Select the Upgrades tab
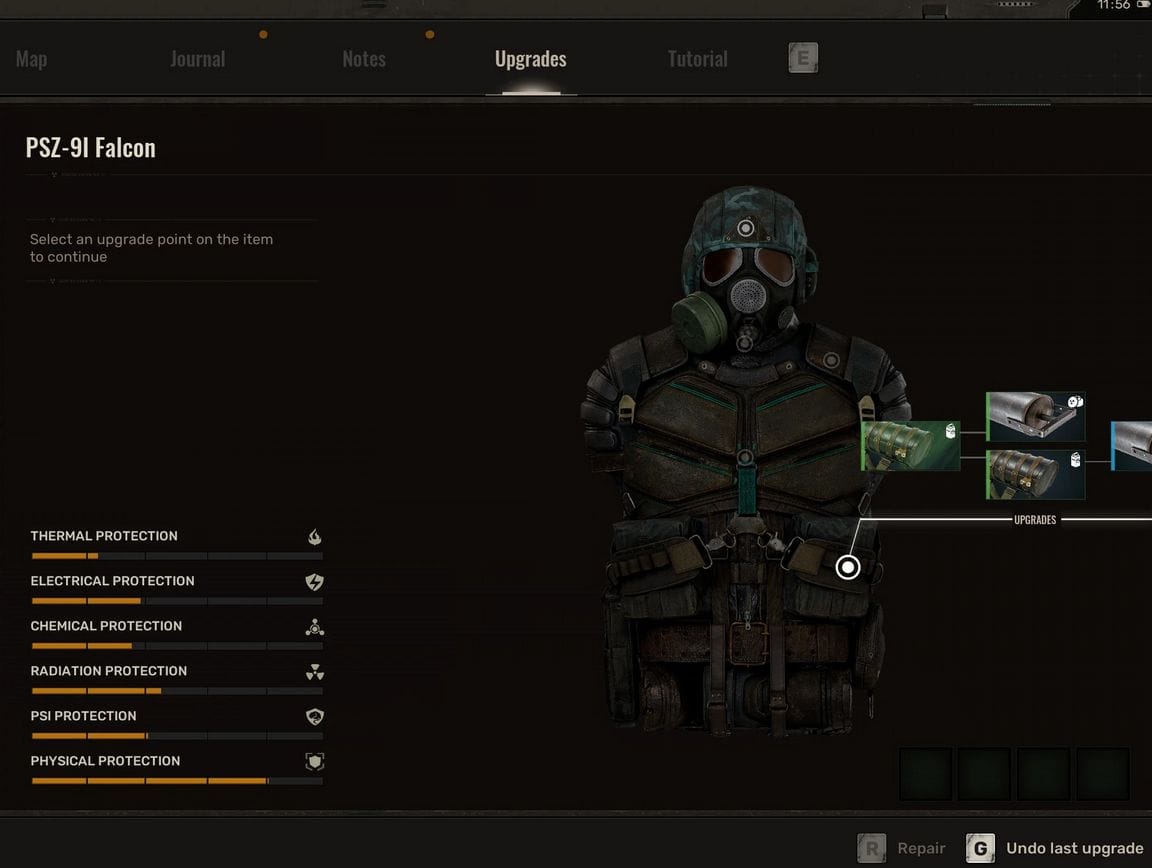This screenshot has height=868, width=1152. pyautogui.click(x=530, y=59)
